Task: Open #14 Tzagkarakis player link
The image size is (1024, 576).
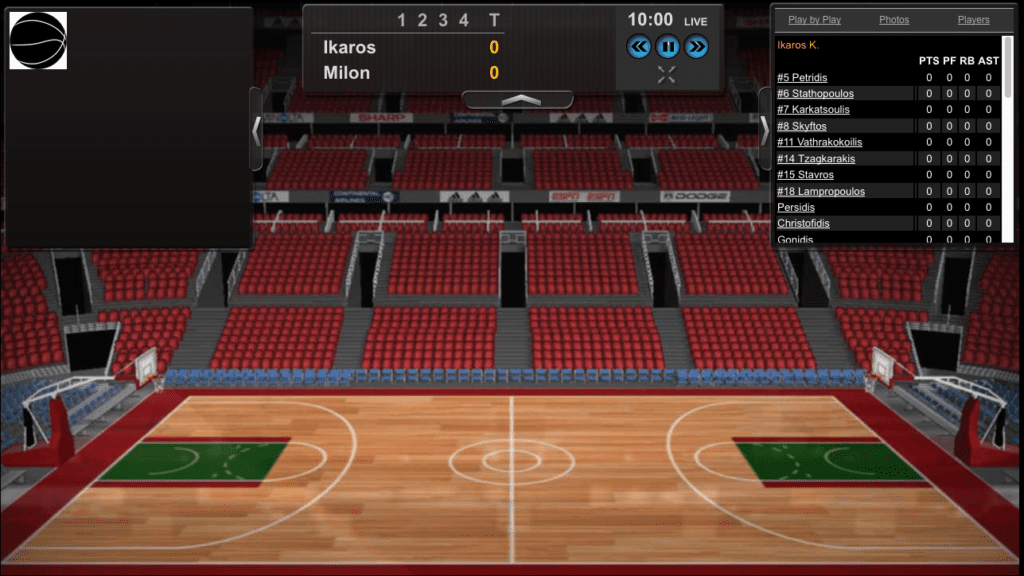Action: [x=816, y=159]
